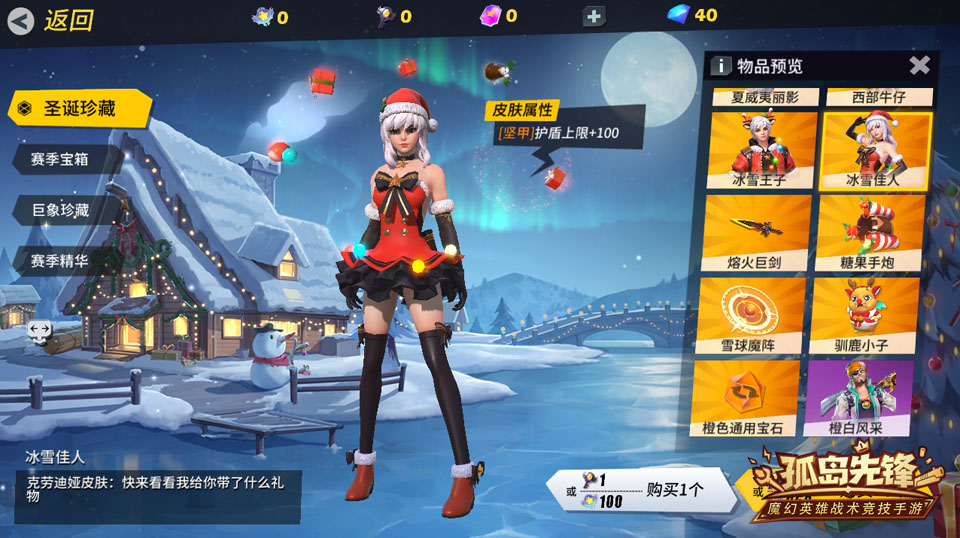The width and height of the screenshot is (960, 538).
Task: View the 驯鹿小子 item
Action: (862, 315)
